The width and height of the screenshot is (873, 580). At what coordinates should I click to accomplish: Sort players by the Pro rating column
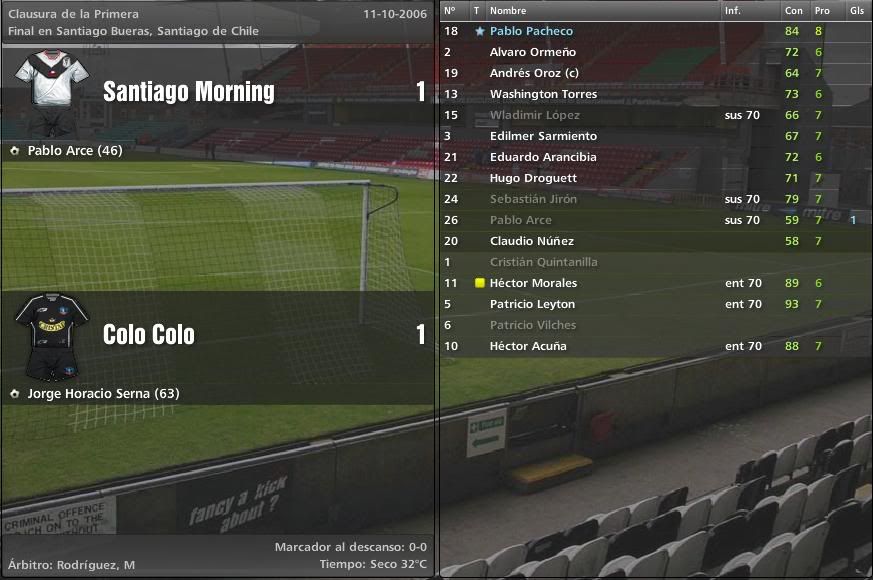point(822,10)
